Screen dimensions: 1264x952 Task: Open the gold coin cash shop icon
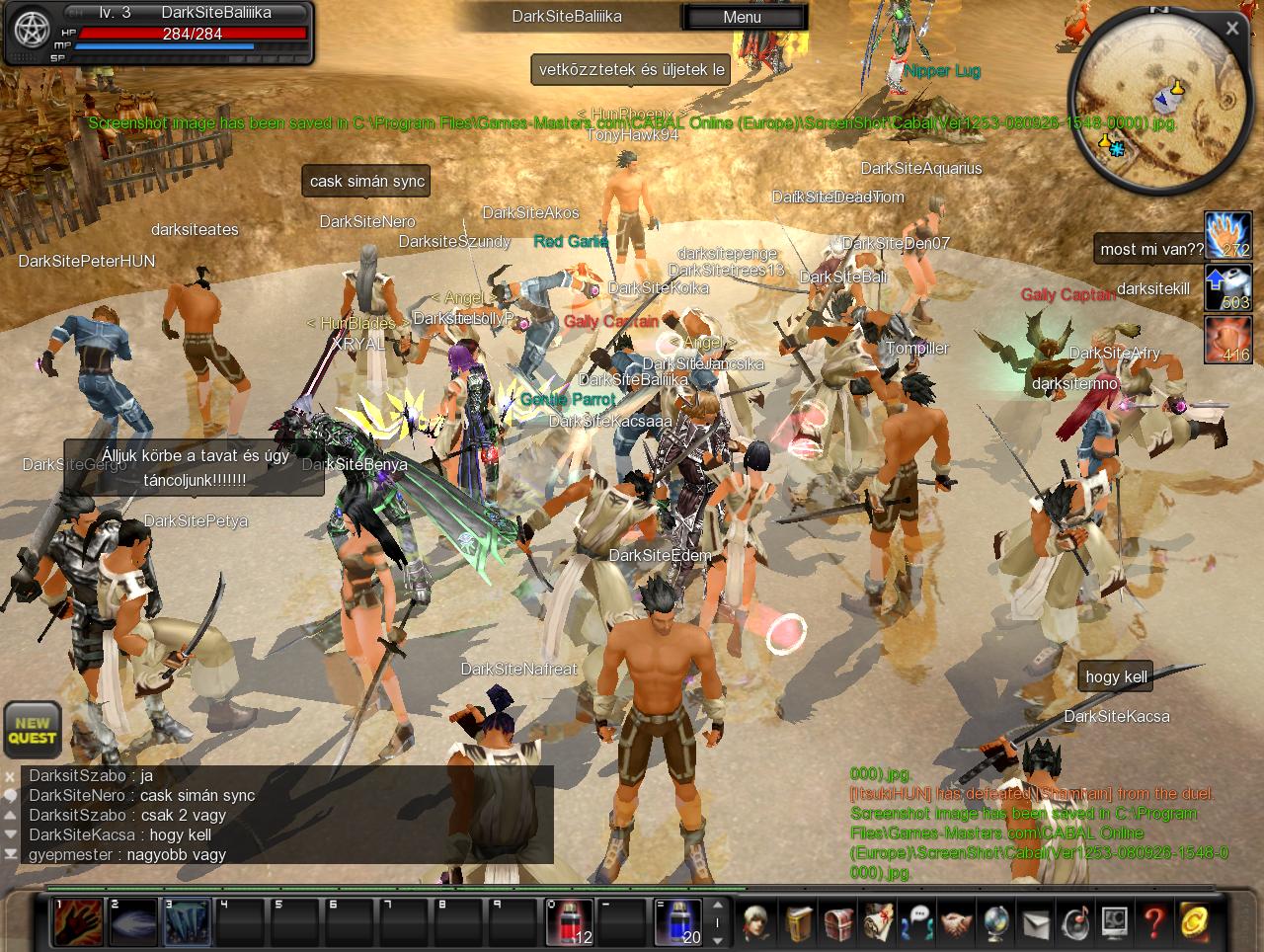click(1194, 923)
